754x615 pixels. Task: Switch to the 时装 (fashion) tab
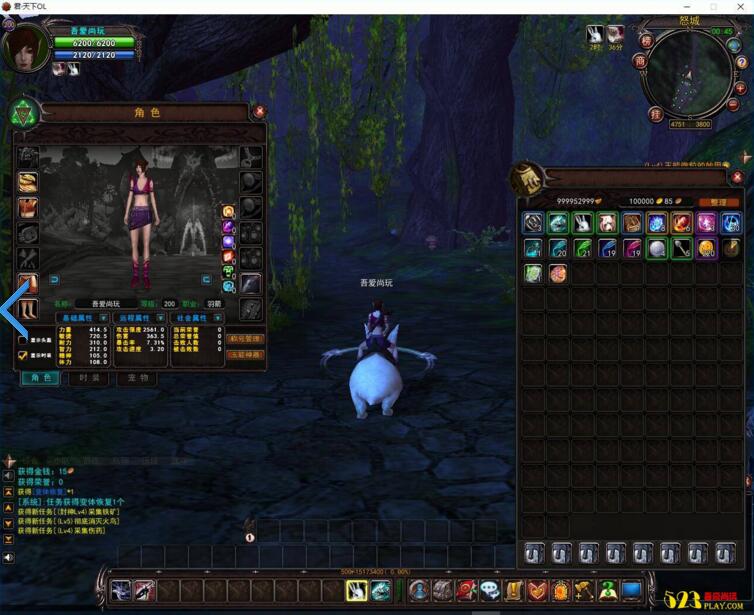(90, 379)
